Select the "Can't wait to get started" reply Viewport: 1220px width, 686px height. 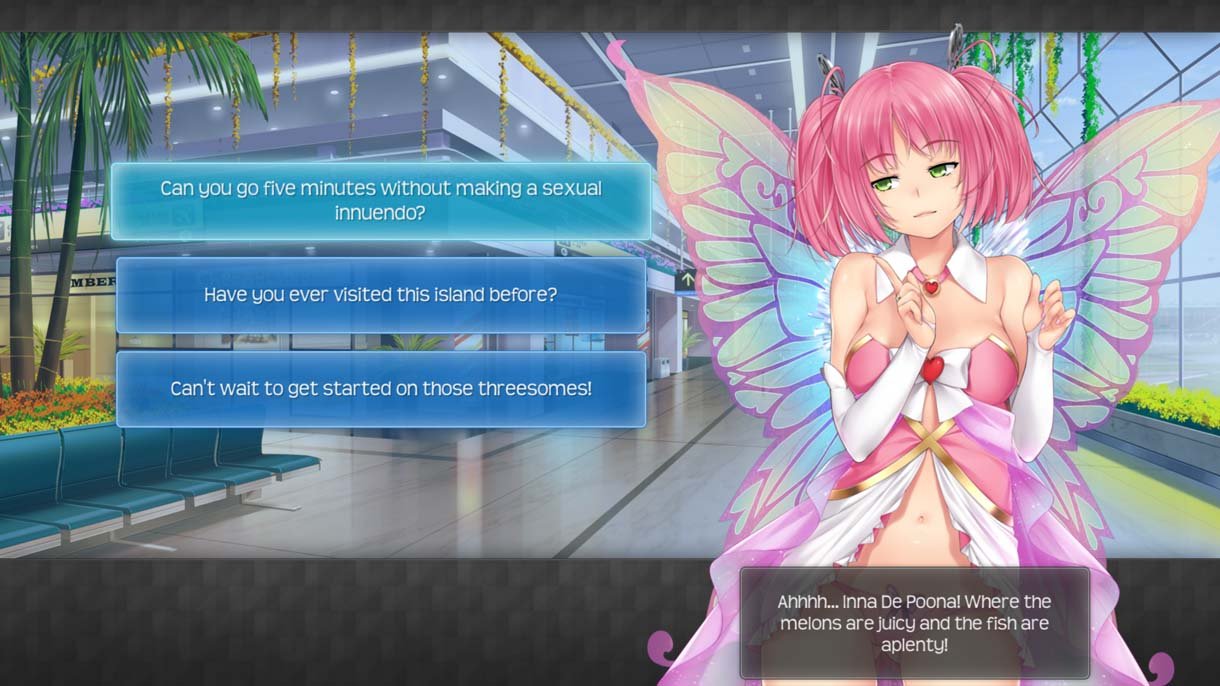coord(381,389)
